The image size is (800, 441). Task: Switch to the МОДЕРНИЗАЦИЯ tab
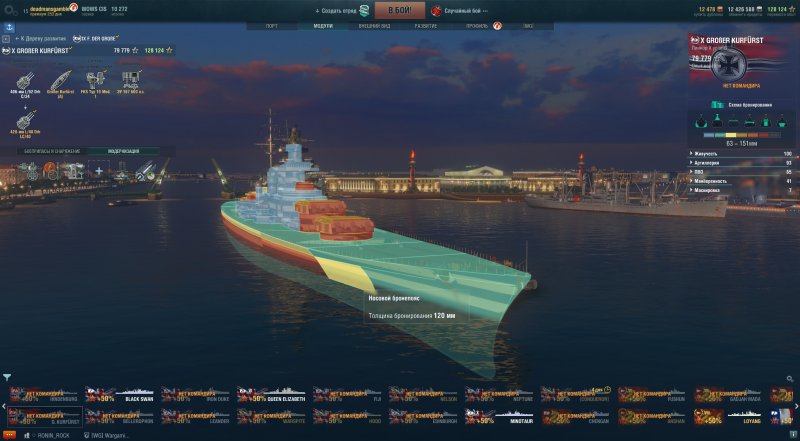pyautogui.click(x=124, y=151)
